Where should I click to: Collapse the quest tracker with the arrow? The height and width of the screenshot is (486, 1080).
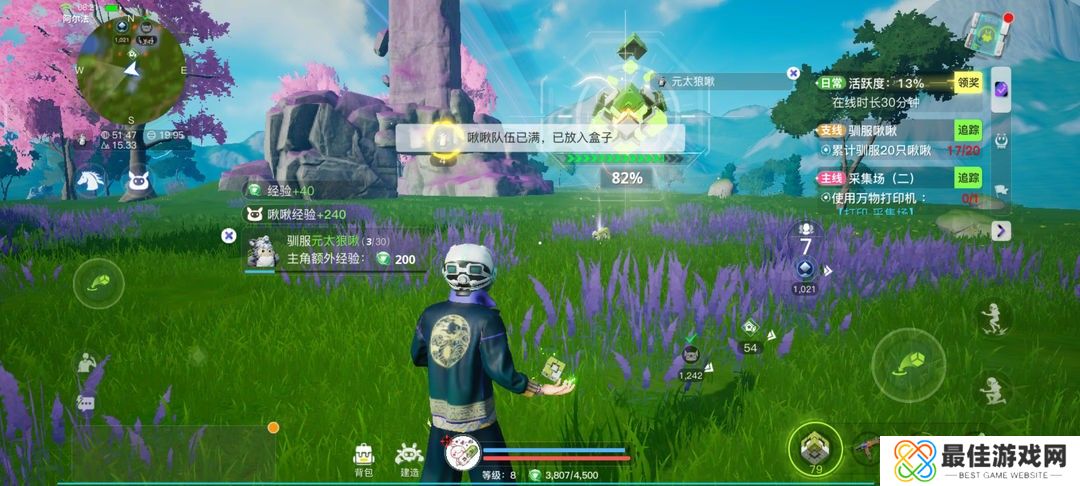[1001, 231]
